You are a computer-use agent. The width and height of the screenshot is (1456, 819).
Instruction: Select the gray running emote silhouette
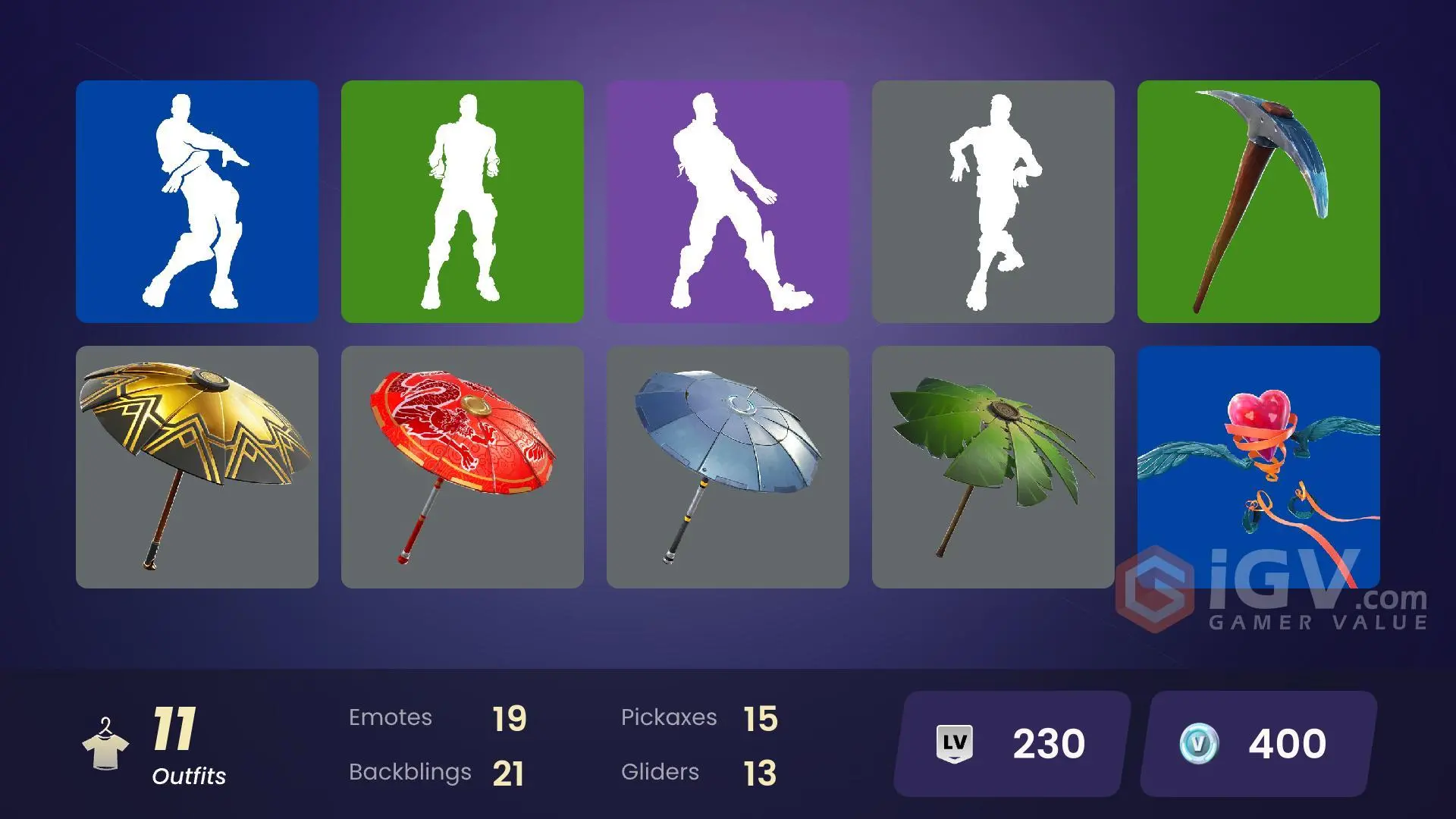pyautogui.click(x=993, y=205)
